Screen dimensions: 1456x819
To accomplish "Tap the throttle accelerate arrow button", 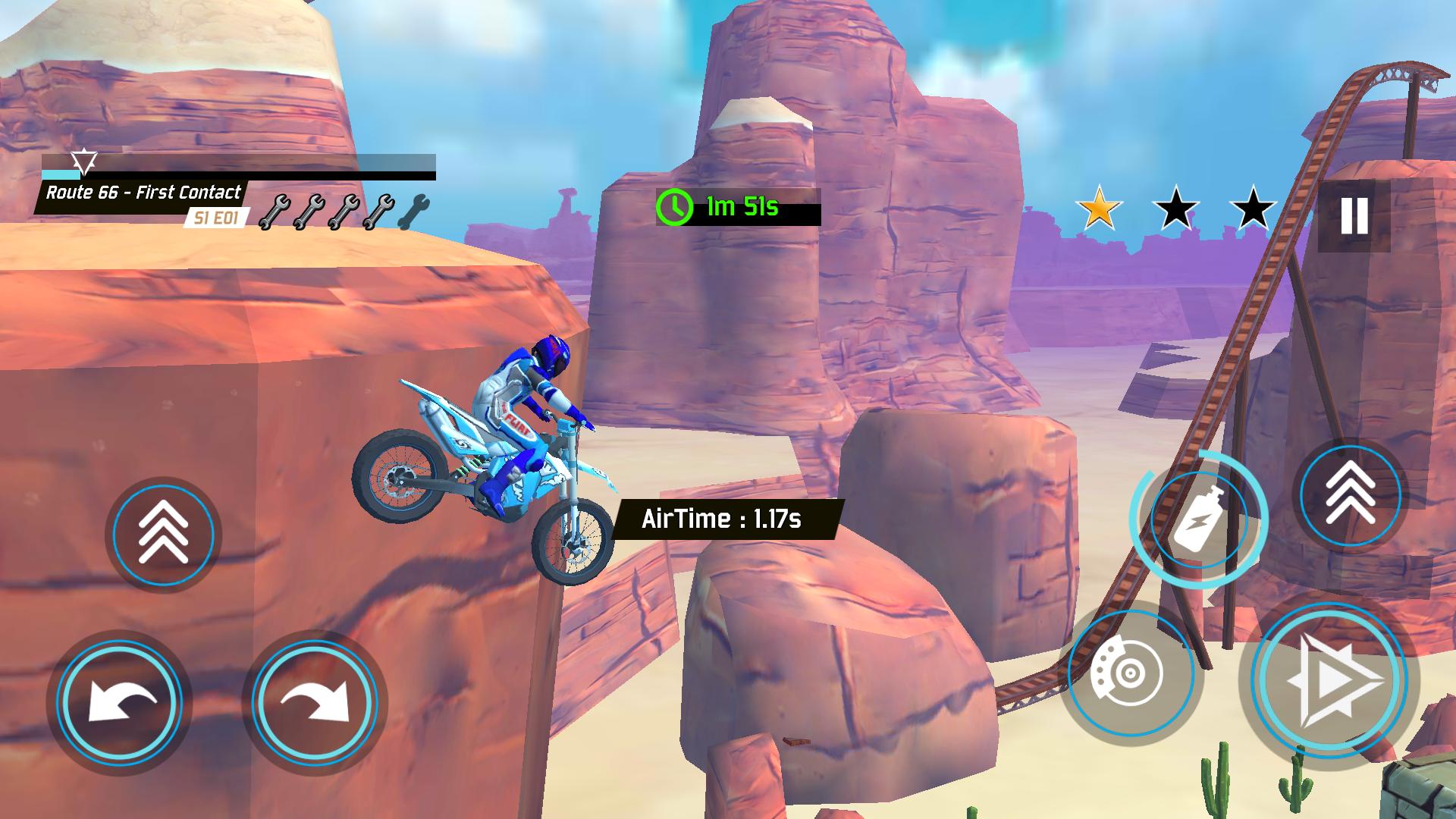I will [1329, 680].
